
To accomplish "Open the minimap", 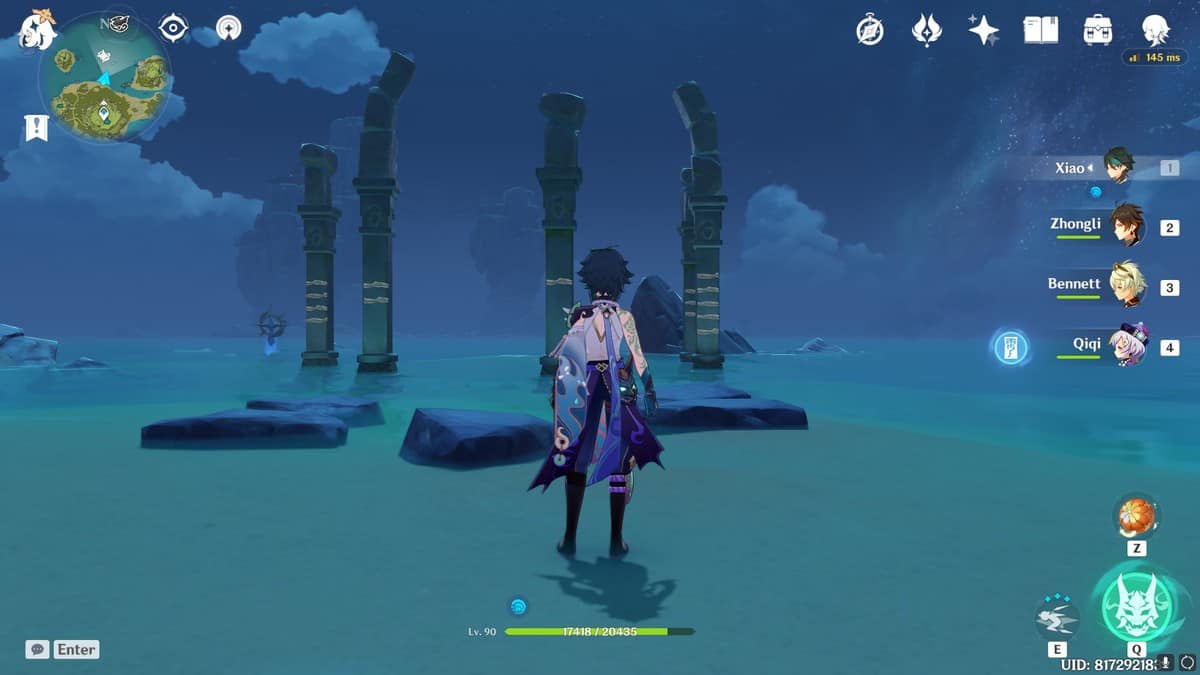I will click(103, 80).
